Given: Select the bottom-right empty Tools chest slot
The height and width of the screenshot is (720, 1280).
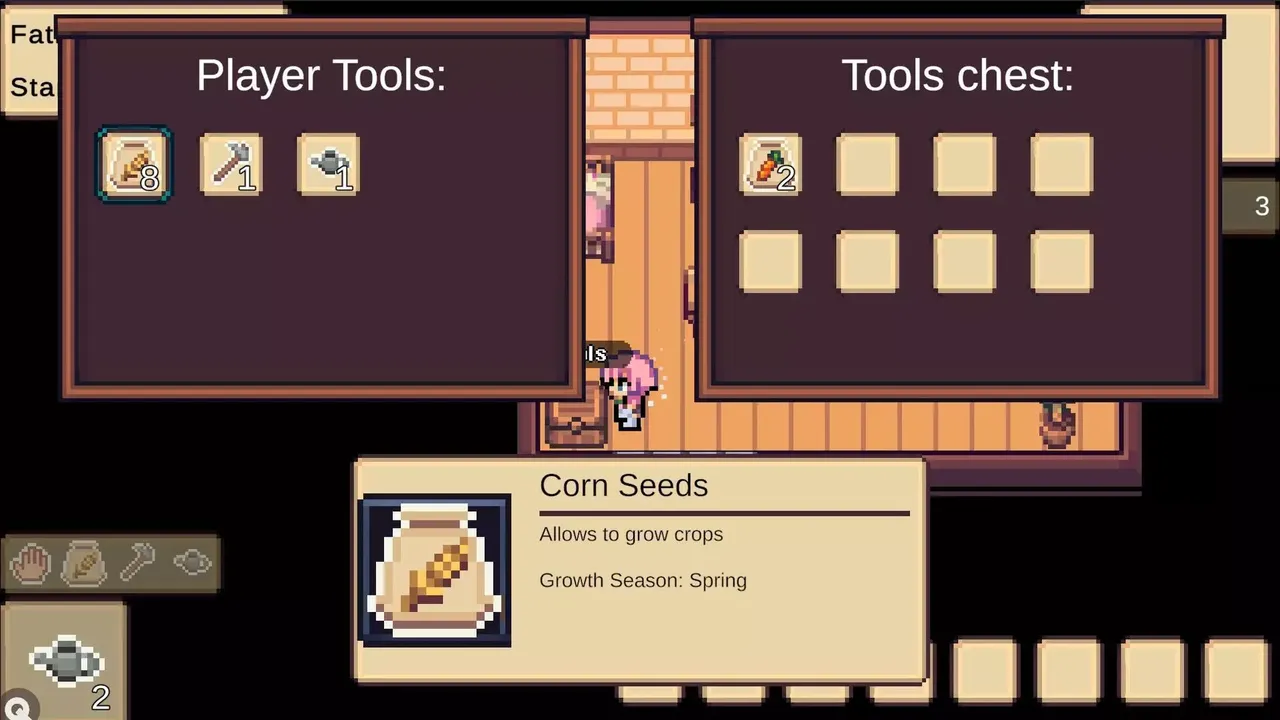Looking at the screenshot, I should (x=1061, y=262).
